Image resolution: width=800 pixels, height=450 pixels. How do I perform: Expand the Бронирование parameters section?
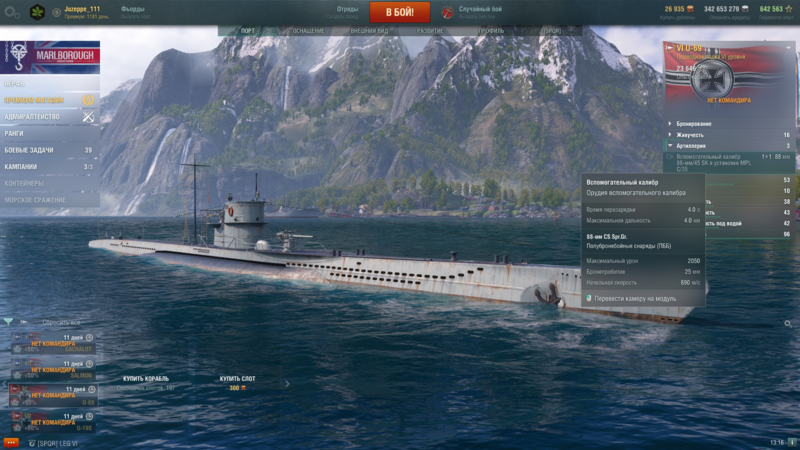(700, 123)
